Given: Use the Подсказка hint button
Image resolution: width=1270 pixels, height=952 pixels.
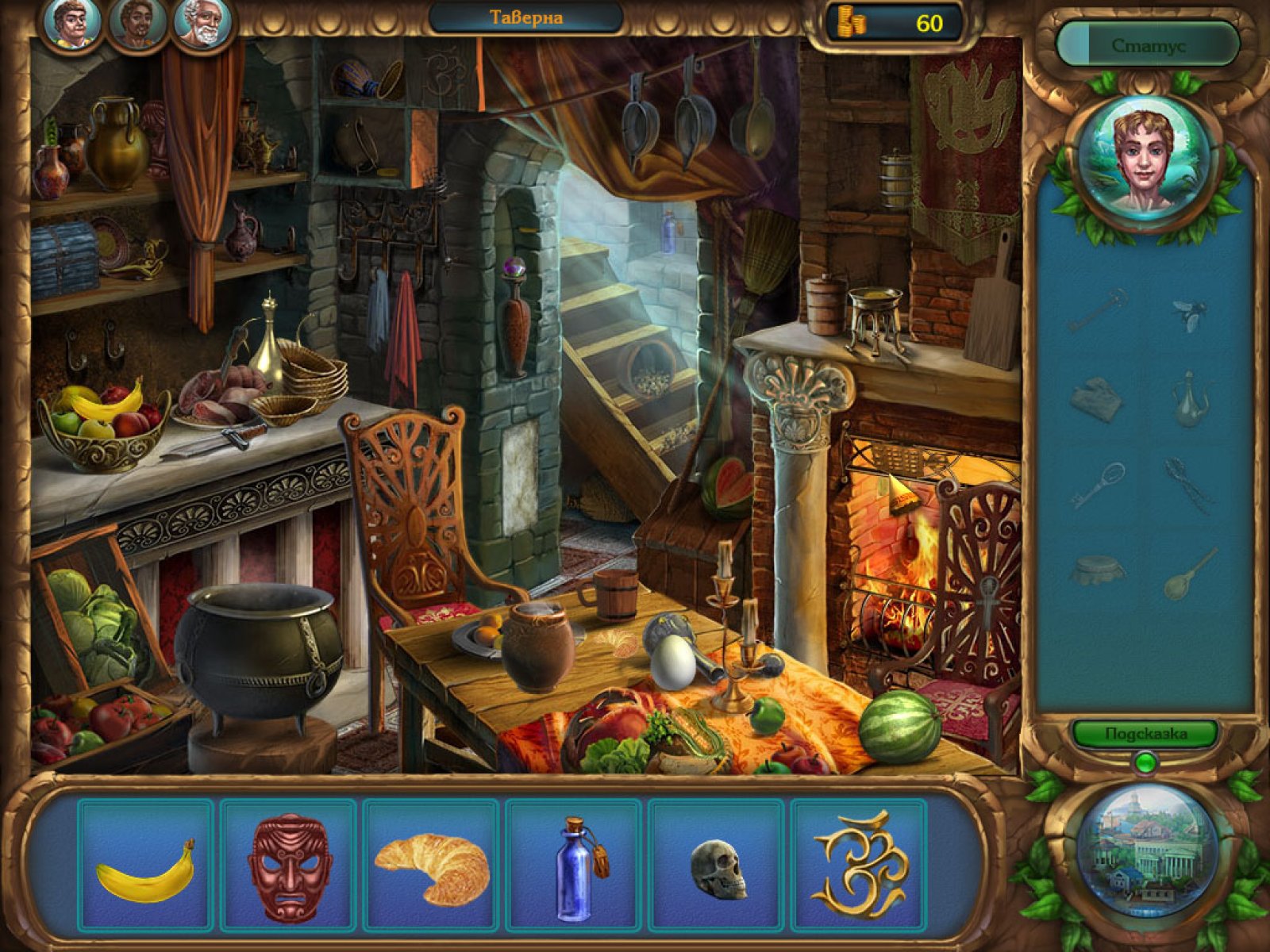Looking at the screenshot, I should coord(1146,734).
